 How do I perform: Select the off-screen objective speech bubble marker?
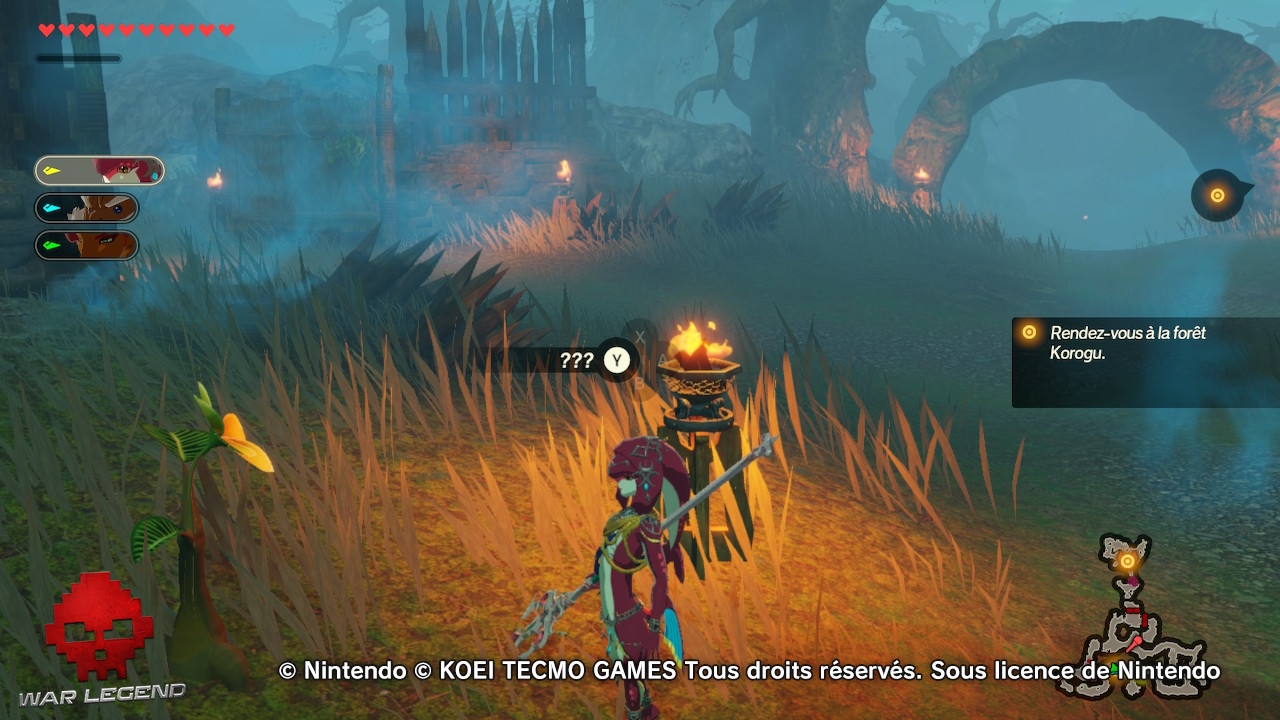[x=1216, y=192]
